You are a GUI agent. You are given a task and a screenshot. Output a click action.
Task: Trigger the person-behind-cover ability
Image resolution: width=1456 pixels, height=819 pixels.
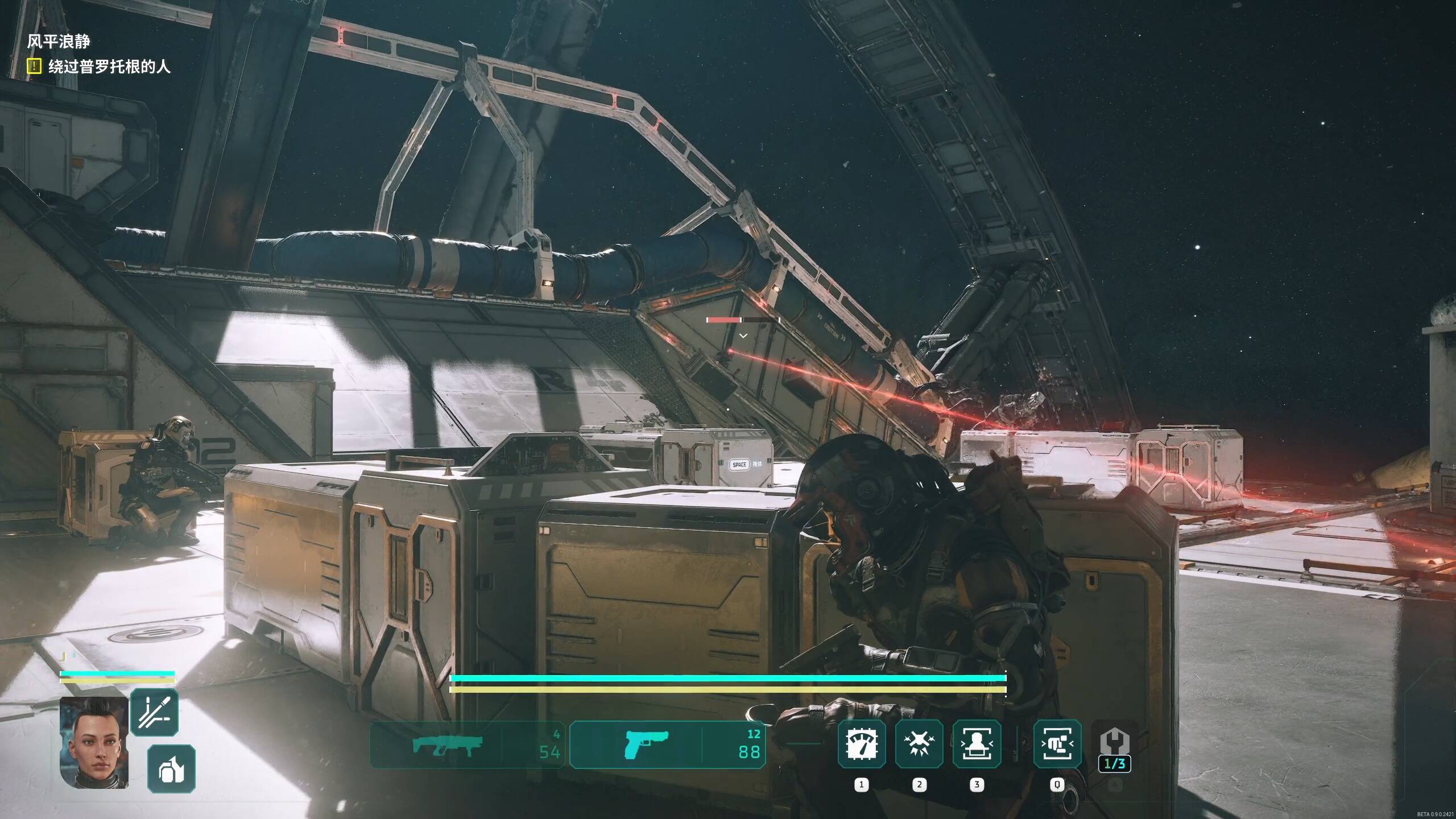click(977, 743)
